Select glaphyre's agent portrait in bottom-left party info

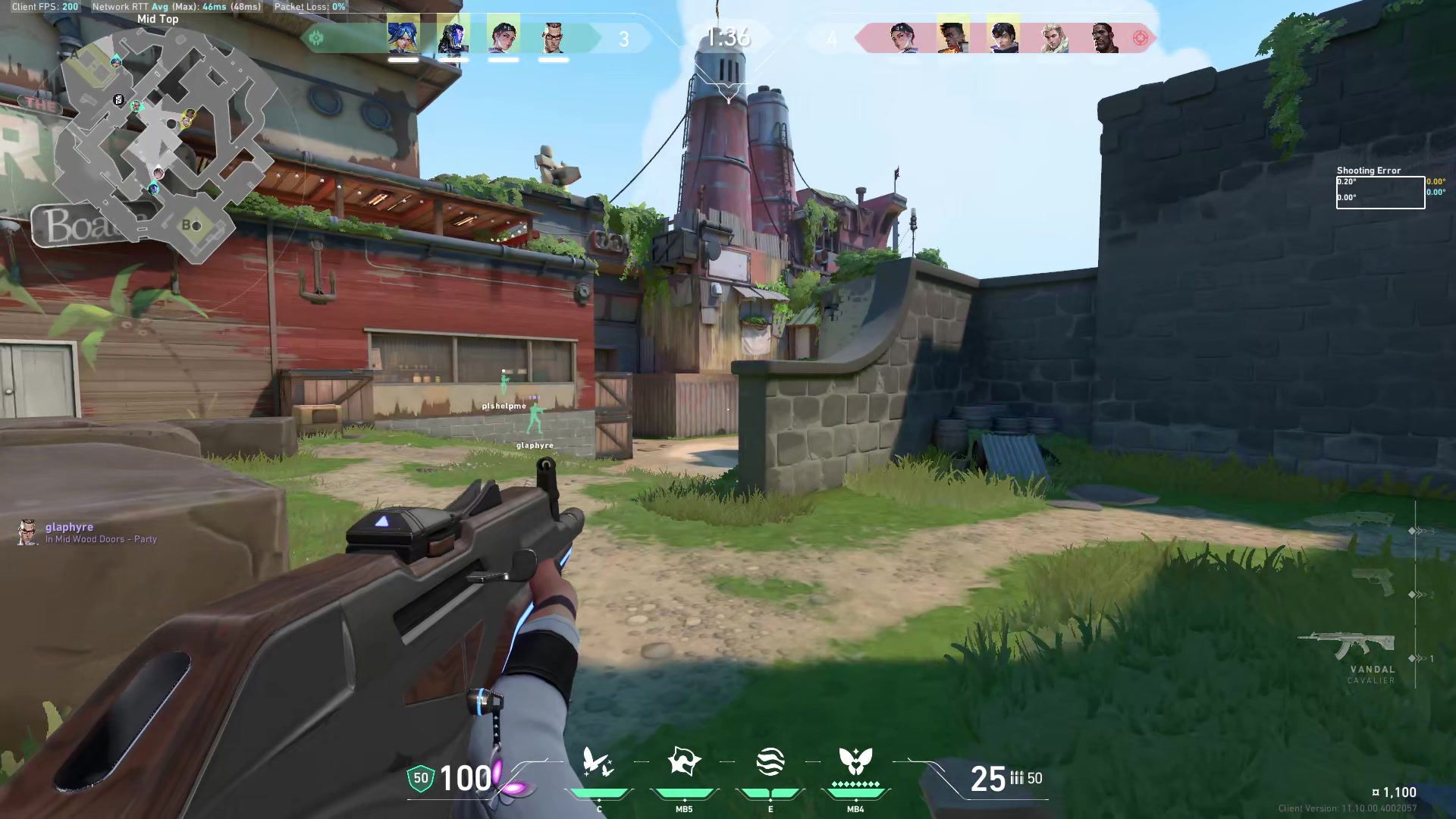pos(27,532)
